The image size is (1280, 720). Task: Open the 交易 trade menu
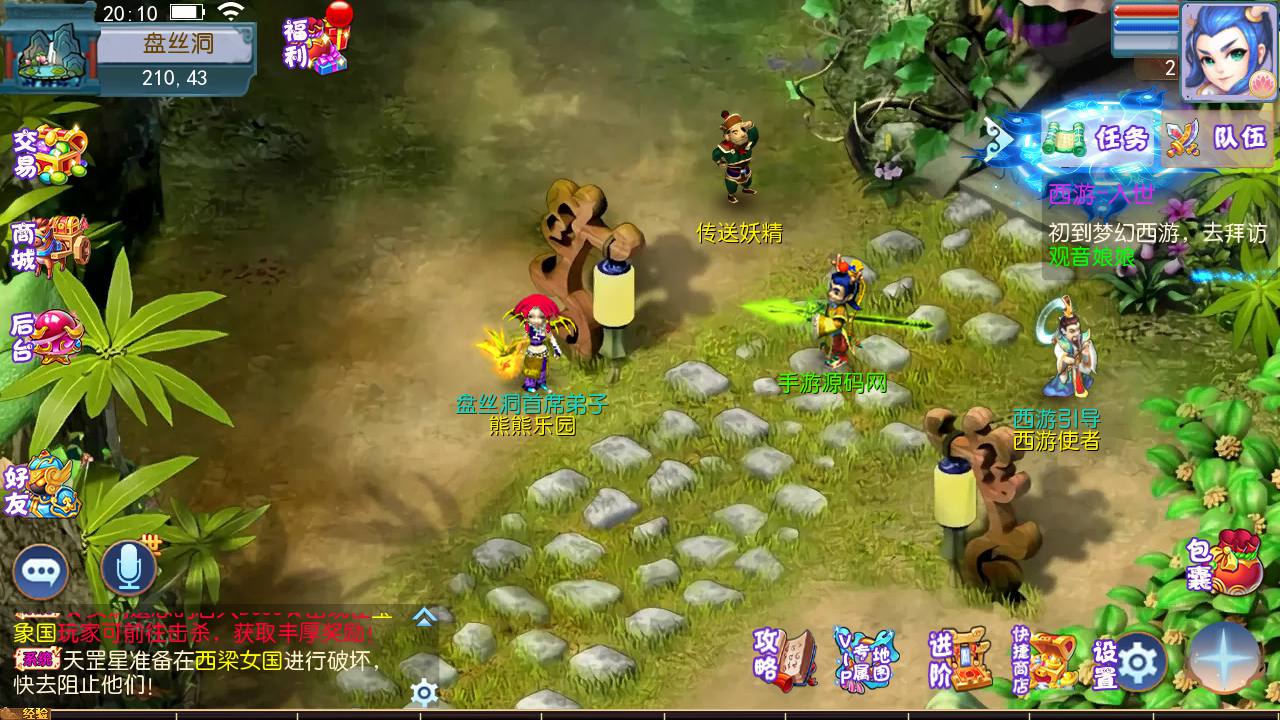click(50, 155)
